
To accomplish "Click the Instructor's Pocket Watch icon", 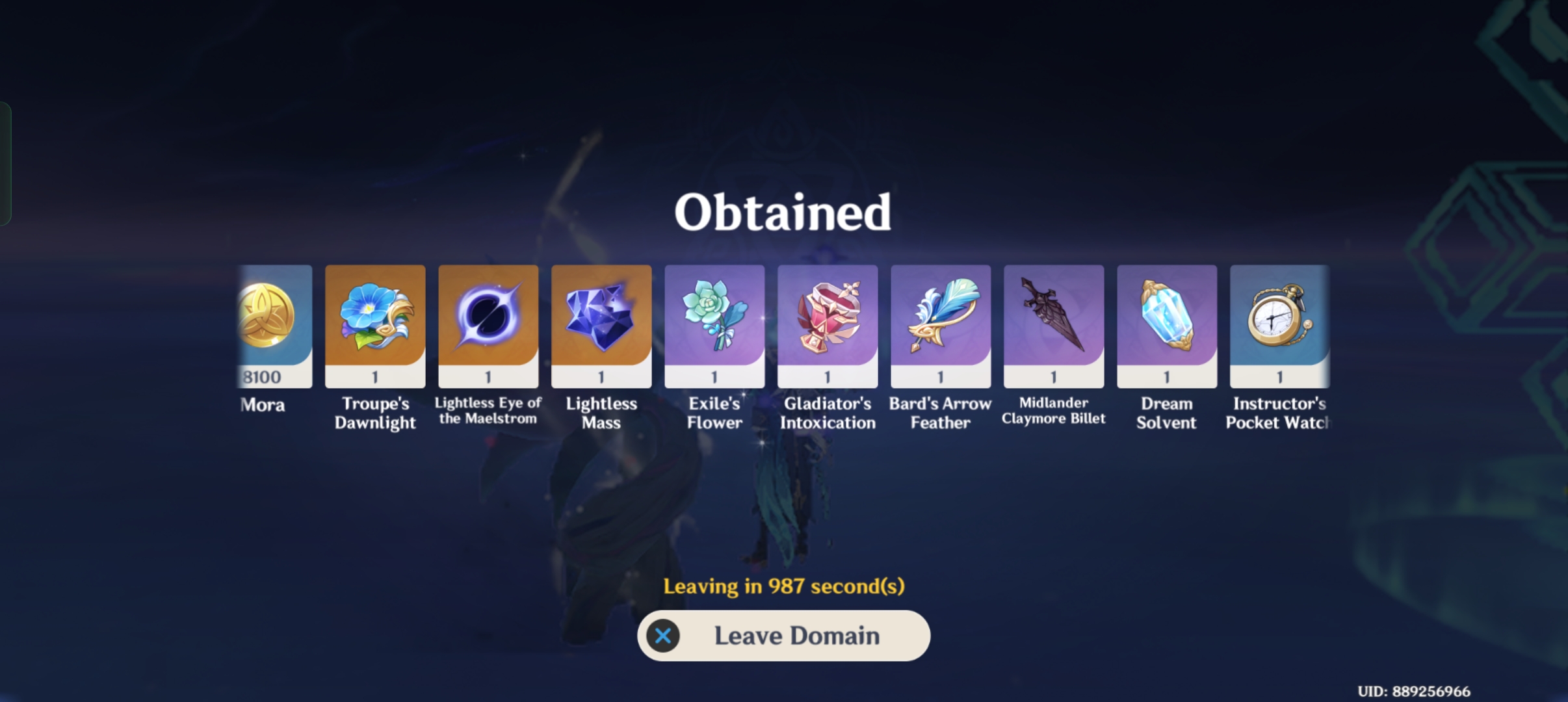I will [1279, 318].
